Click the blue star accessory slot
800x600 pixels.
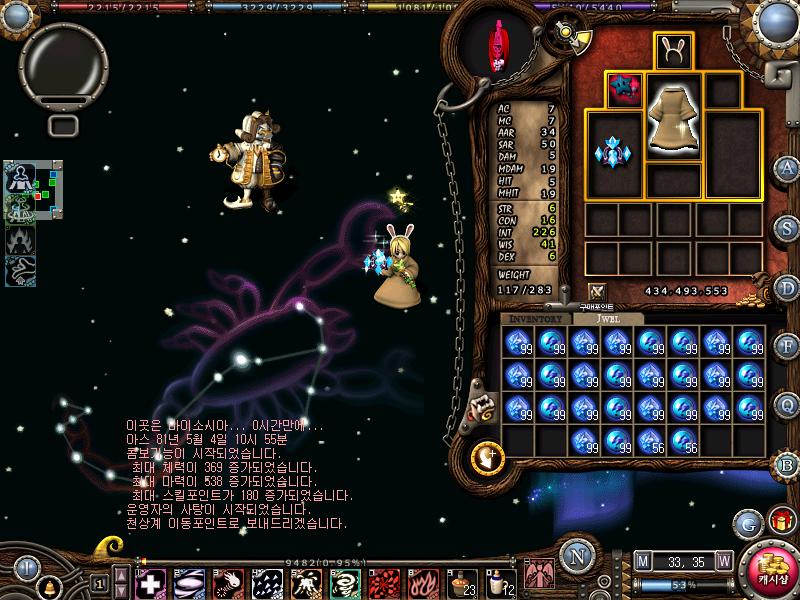(x=624, y=90)
